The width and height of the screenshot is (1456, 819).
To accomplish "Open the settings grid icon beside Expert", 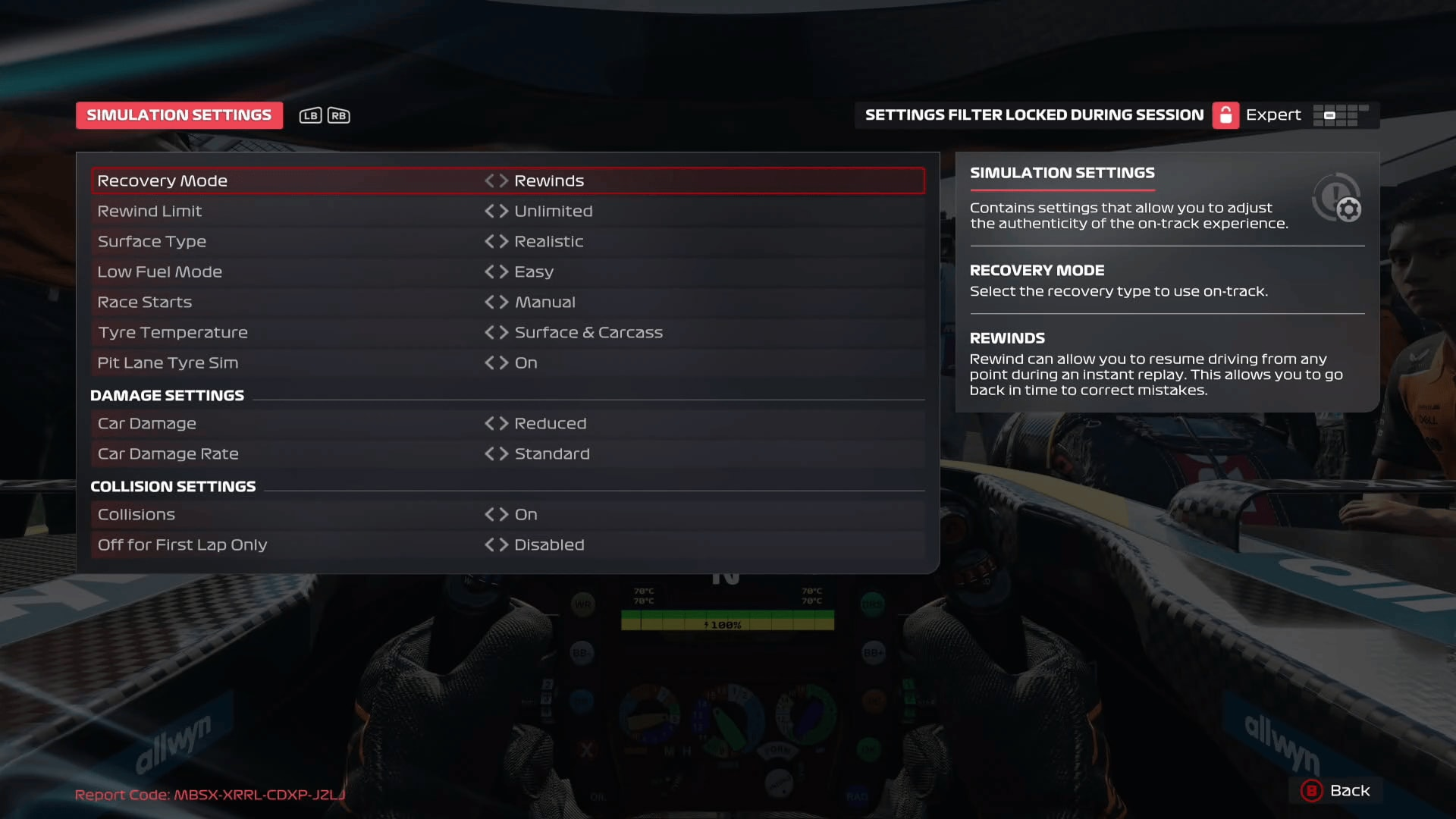I will tap(1342, 115).
